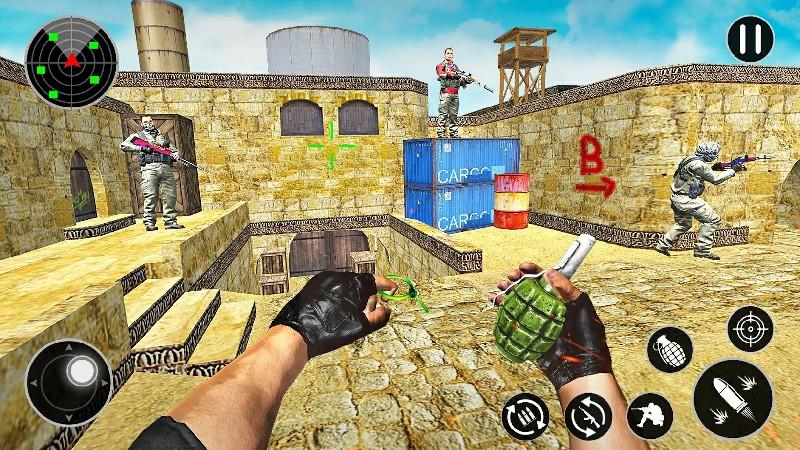Switch weapon using the rifle swap button

click(587, 416)
